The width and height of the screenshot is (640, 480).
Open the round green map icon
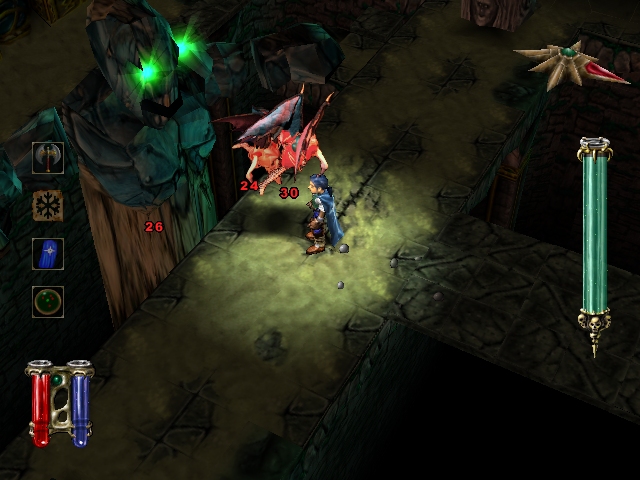[x=48, y=301]
